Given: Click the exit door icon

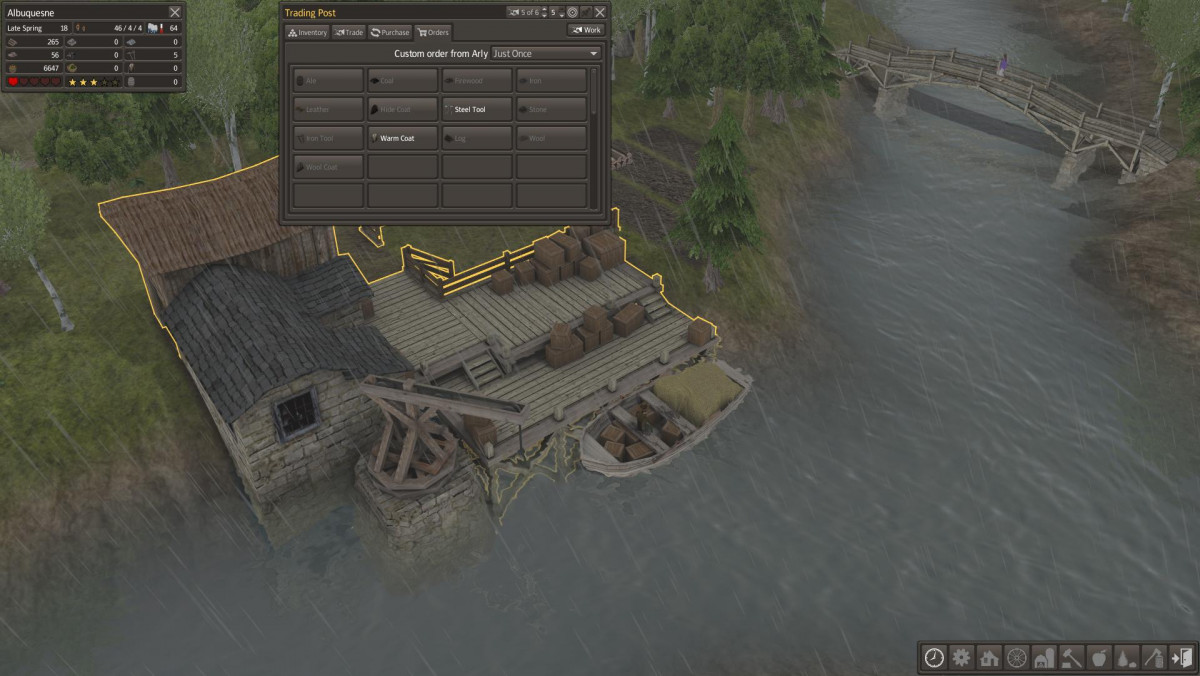Looking at the screenshot, I should tap(1181, 657).
